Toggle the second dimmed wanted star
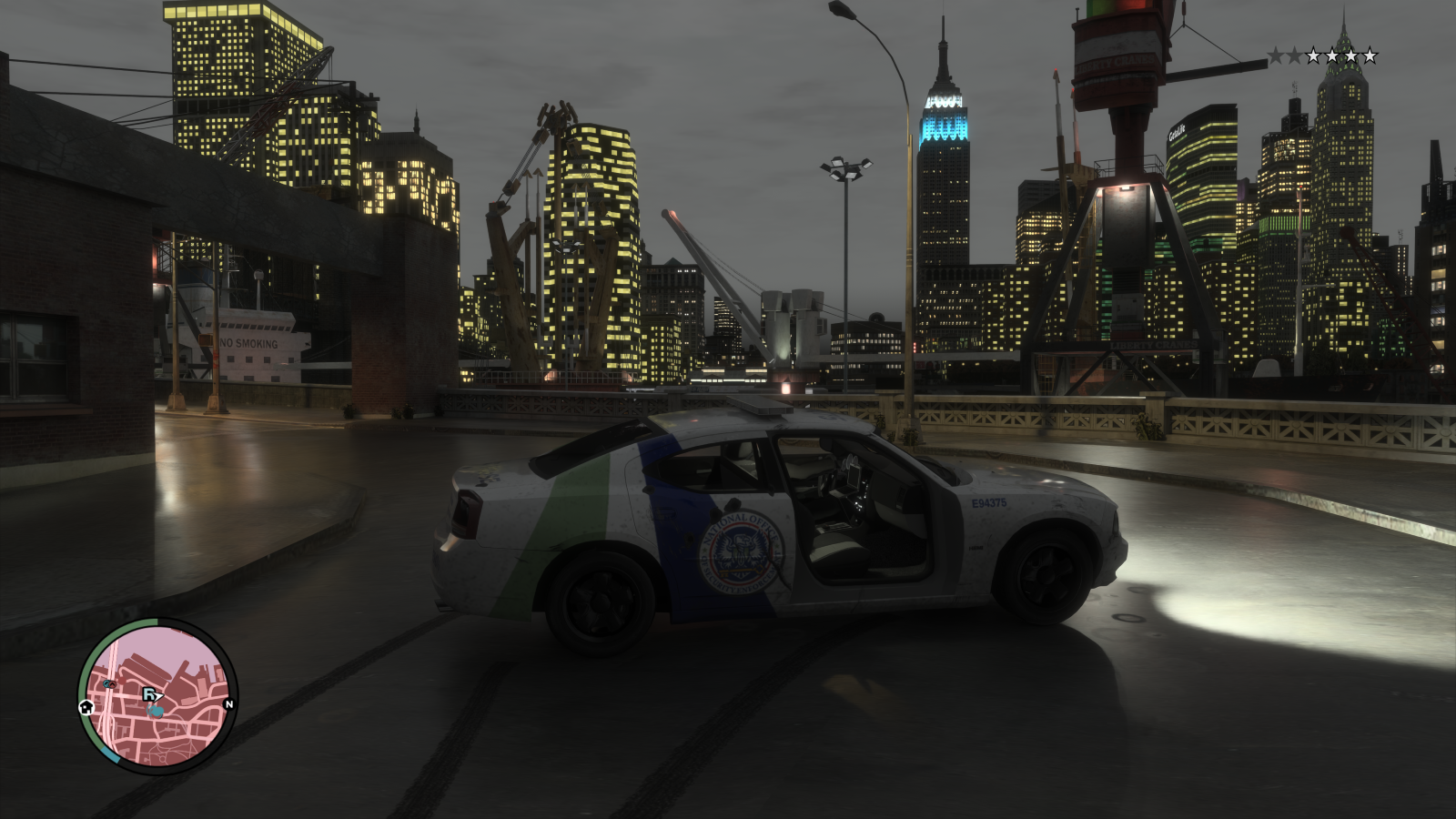 click(1294, 56)
